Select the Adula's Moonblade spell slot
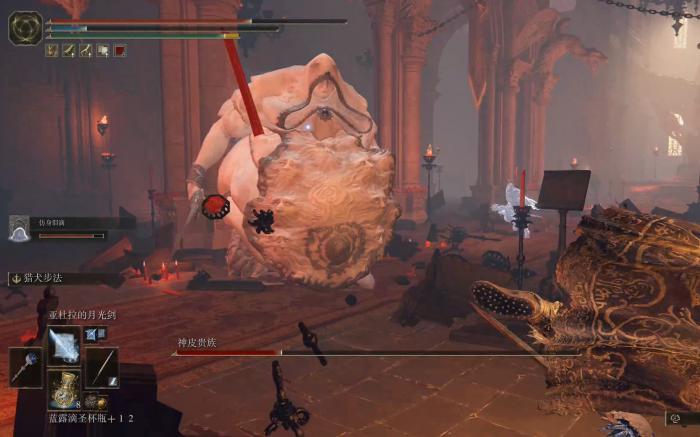Viewport: 700px width, 437px height. [x=64, y=345]
